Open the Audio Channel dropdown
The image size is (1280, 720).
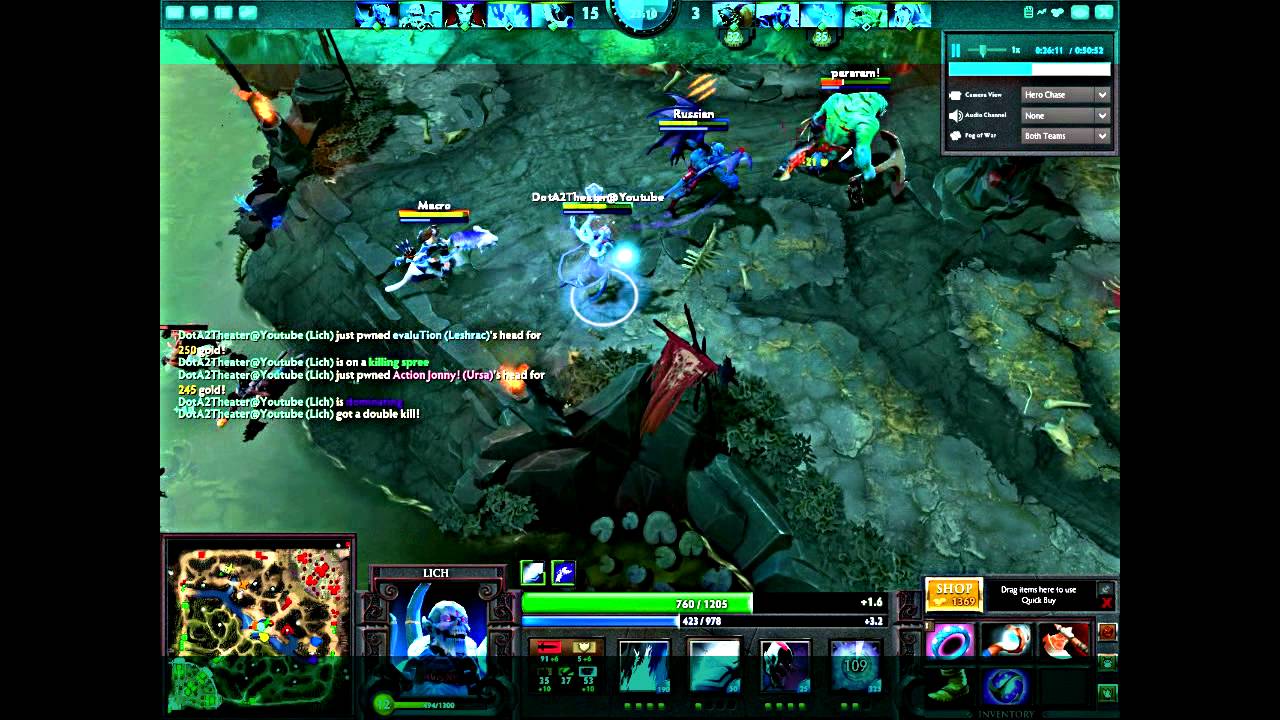[1065, 116]
